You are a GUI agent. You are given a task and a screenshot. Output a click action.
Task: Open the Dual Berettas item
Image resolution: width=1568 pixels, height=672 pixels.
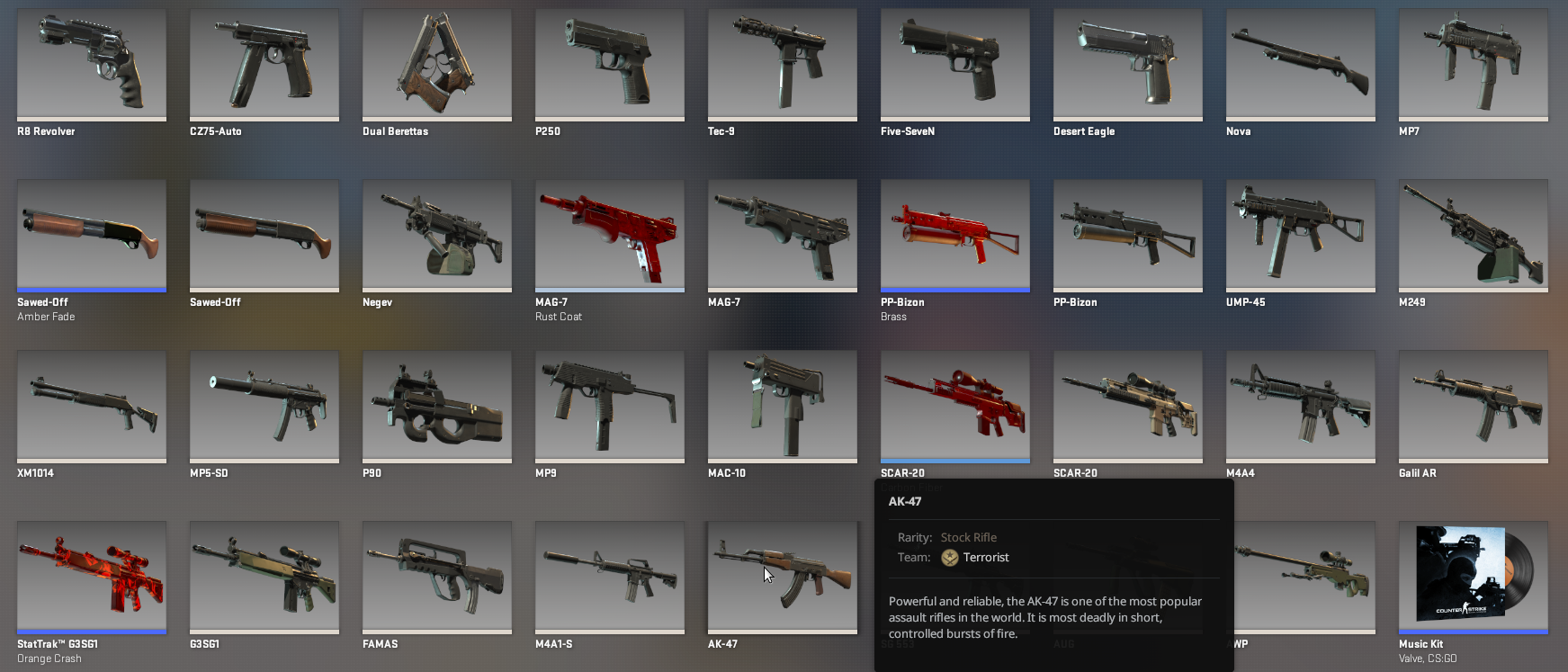pos(436,63)
